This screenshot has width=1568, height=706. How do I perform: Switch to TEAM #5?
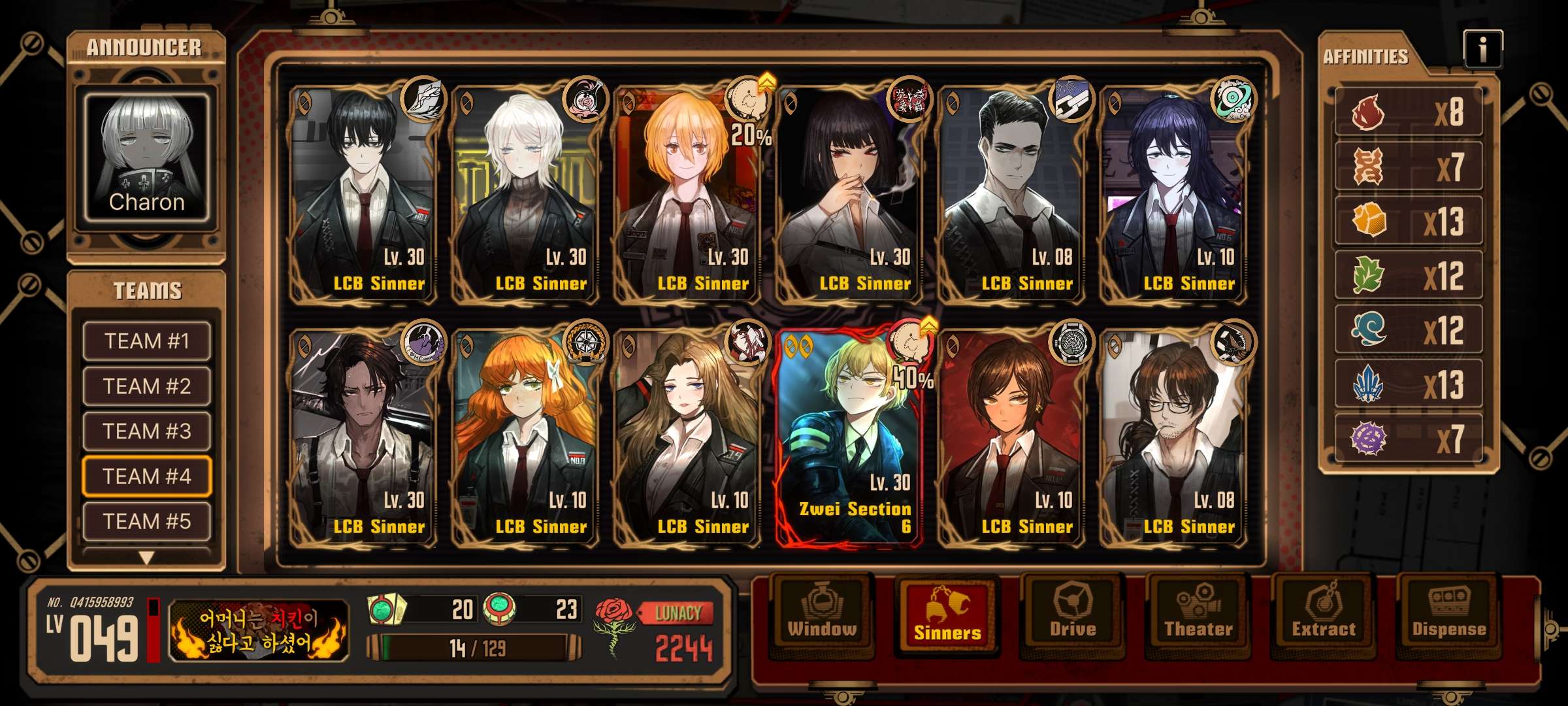click(146, 521)
